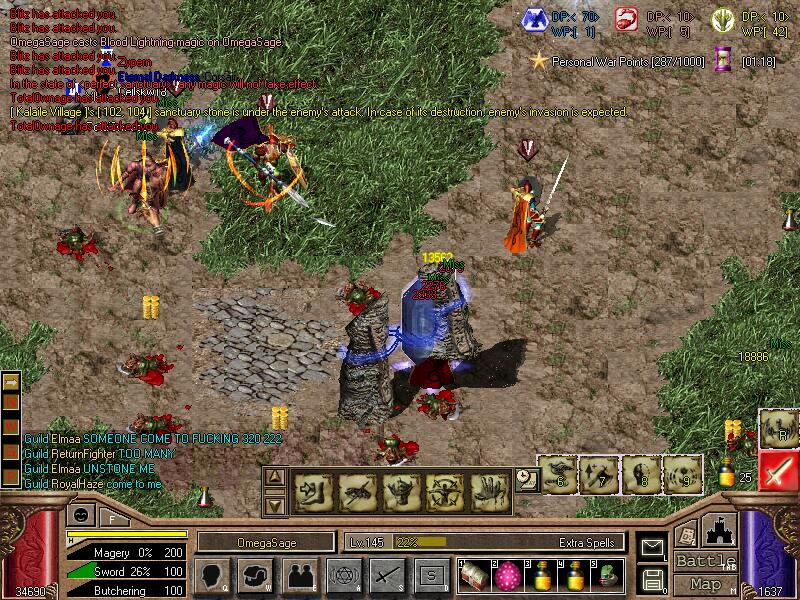Toggle the Battle mode button
Image resolution: width=800 pixels, height=600 pixels.
706,561
